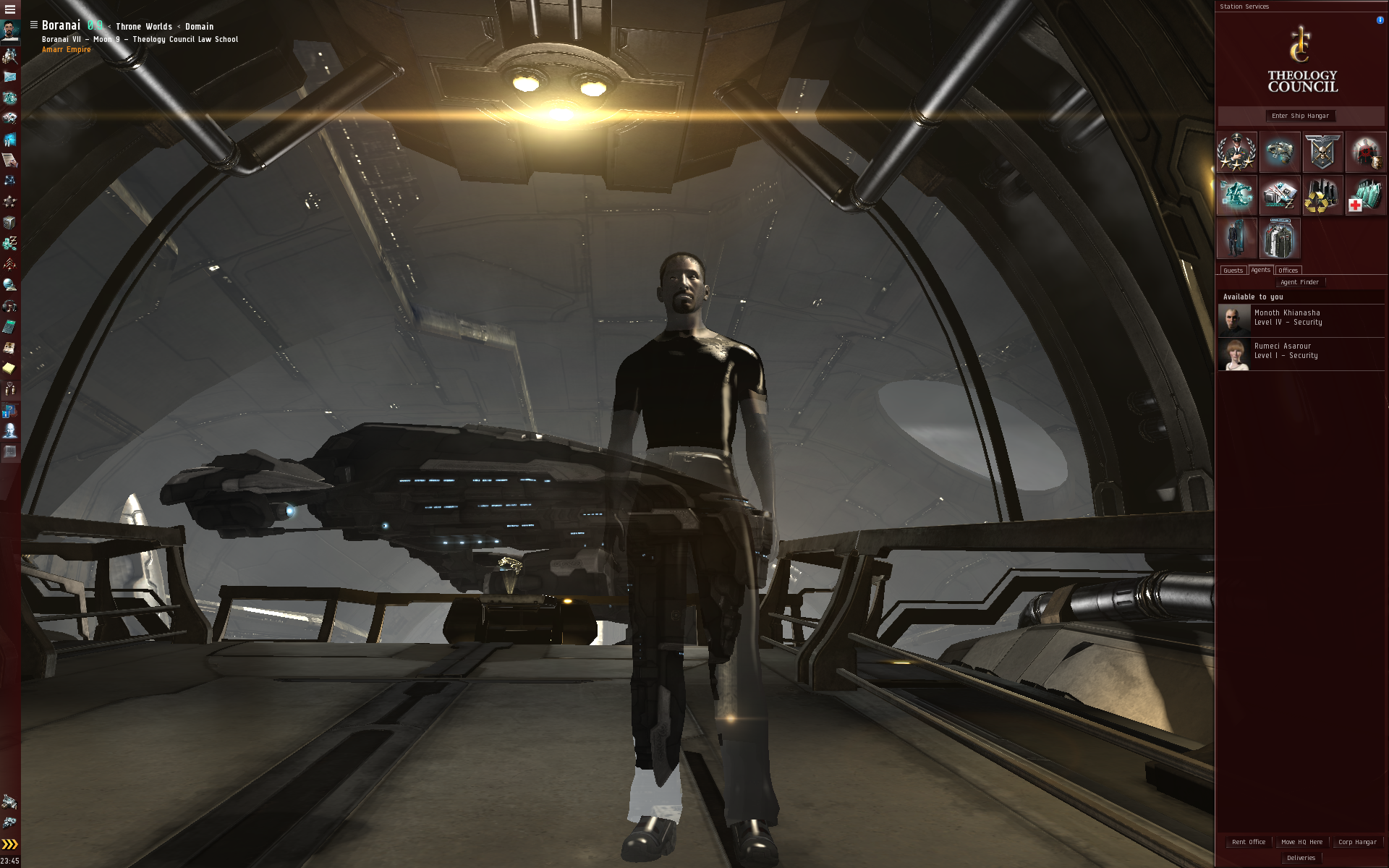Open the medical red cross service
Viewport: 1389px width, 868px height.
[x=1365, y=195]
